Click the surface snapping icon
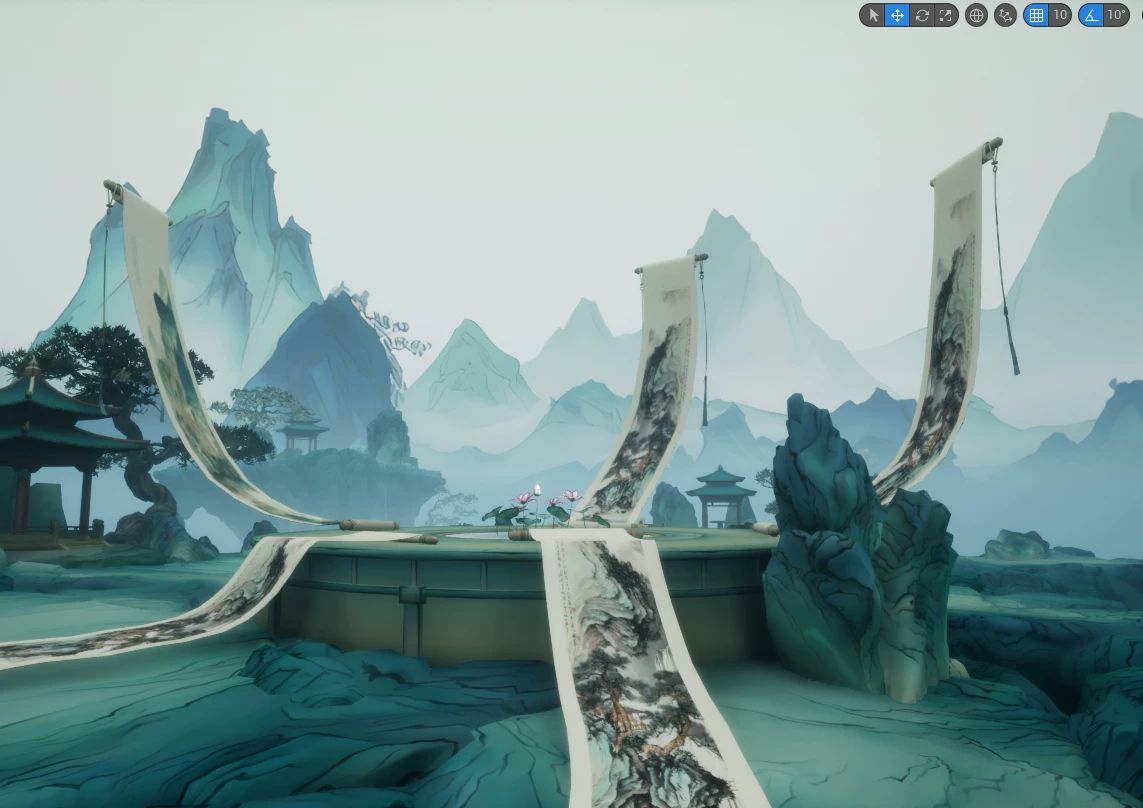The width and height of the screenshot is (1143, 808). coord(1006,15)
